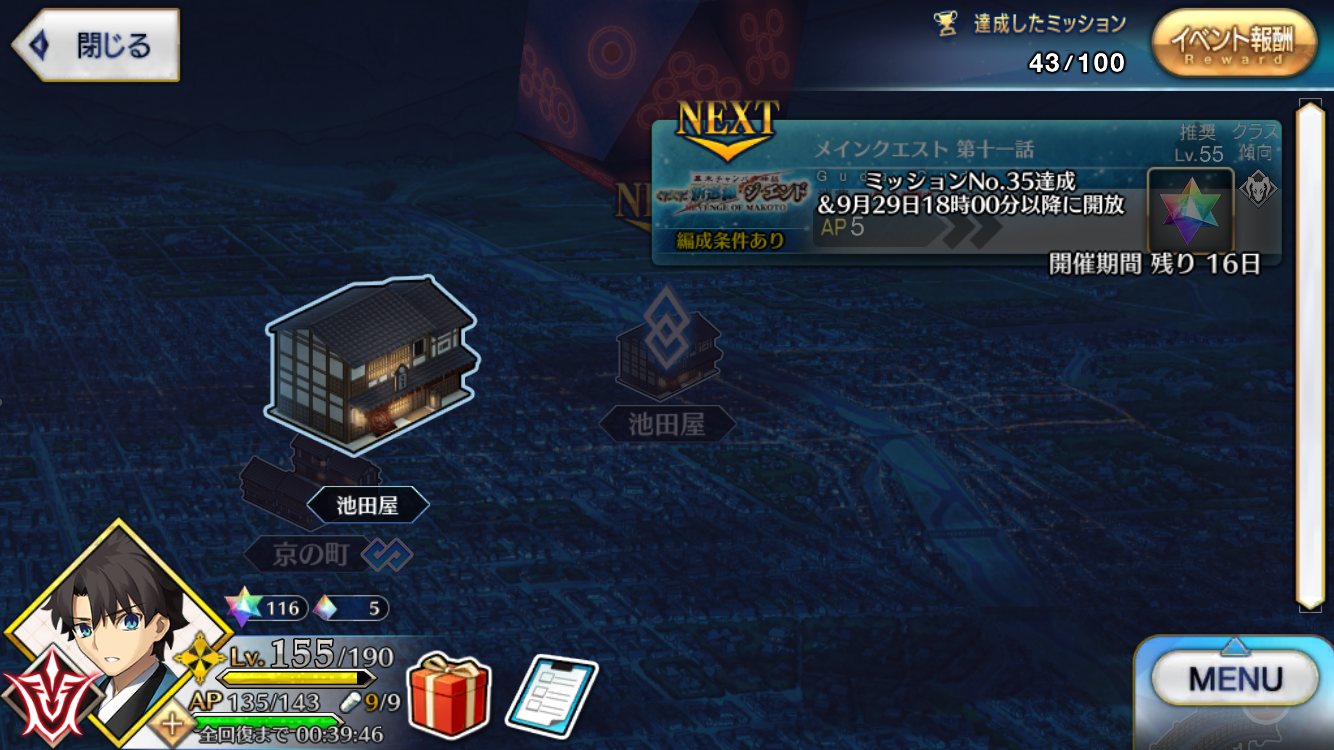Open the red present box
This screenshot has width=1334, height=750.
click(448, 693)
